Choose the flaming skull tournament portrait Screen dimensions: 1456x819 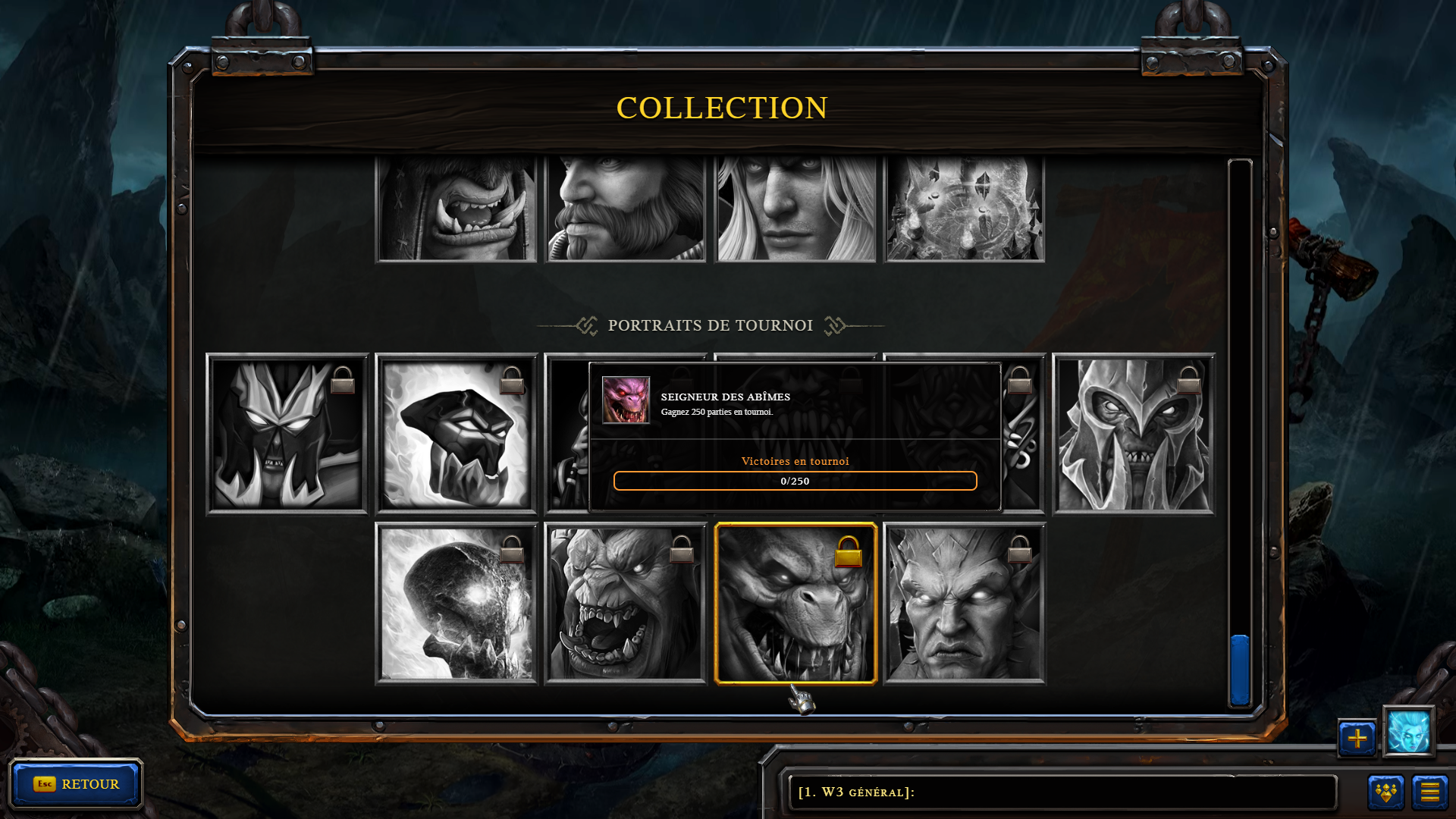coord(457,604)
